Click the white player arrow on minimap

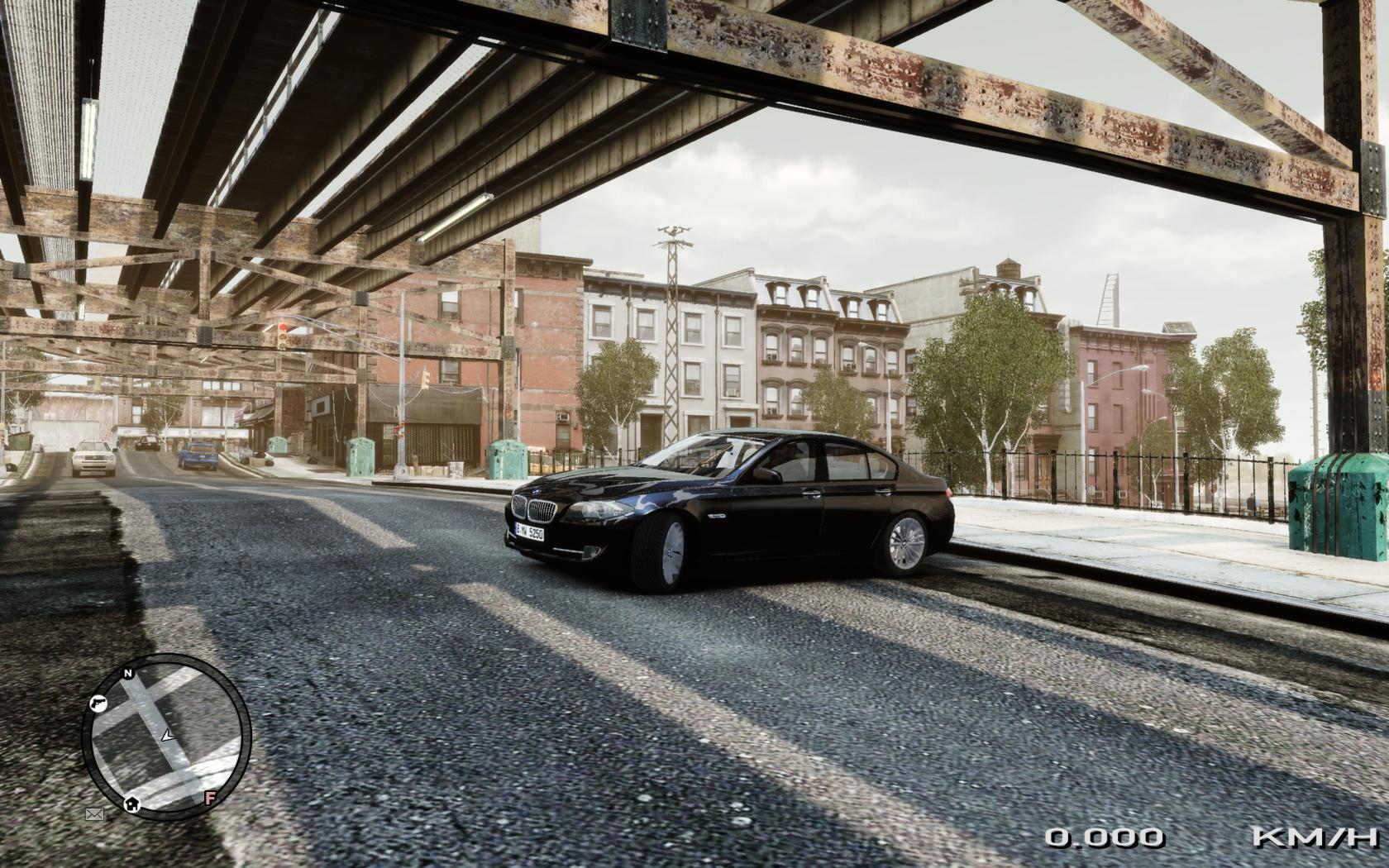169,734
